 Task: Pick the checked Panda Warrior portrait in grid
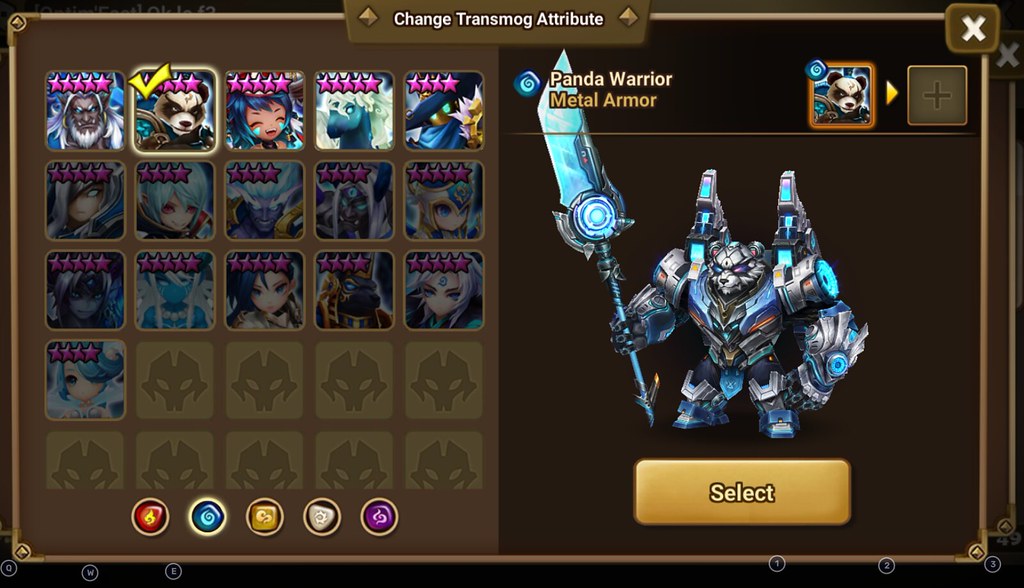174,111
